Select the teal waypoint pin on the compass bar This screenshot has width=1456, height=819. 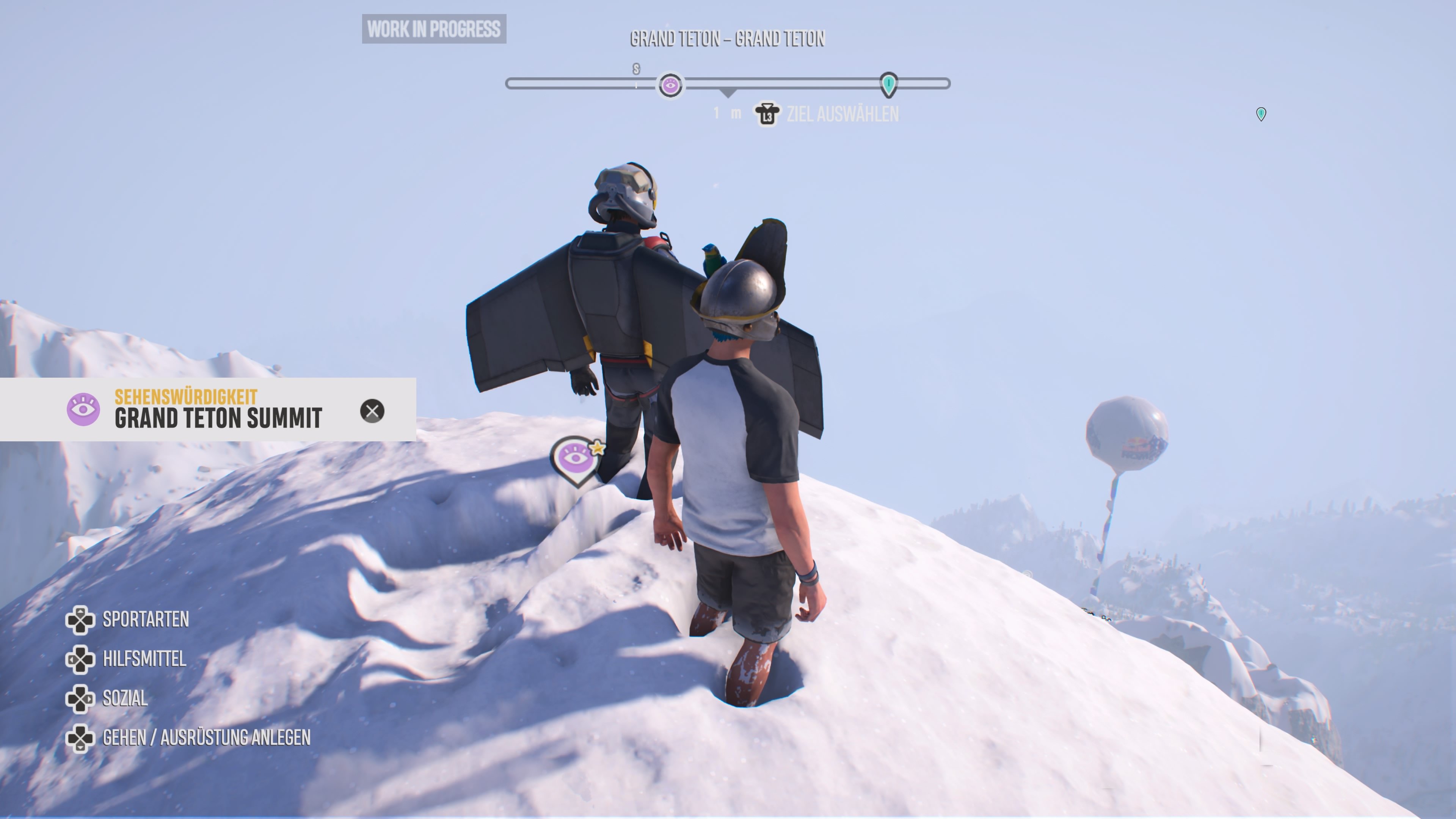tap(888, 84)
